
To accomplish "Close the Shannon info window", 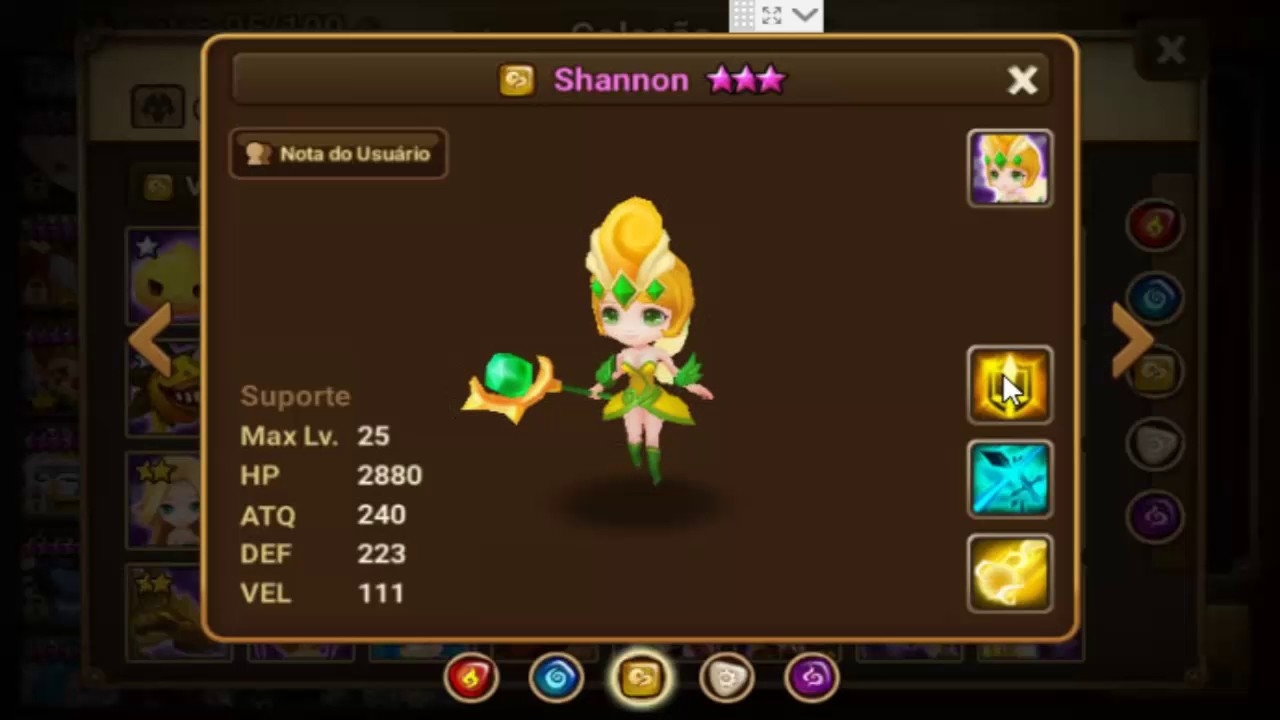I will pos(1023,80).
